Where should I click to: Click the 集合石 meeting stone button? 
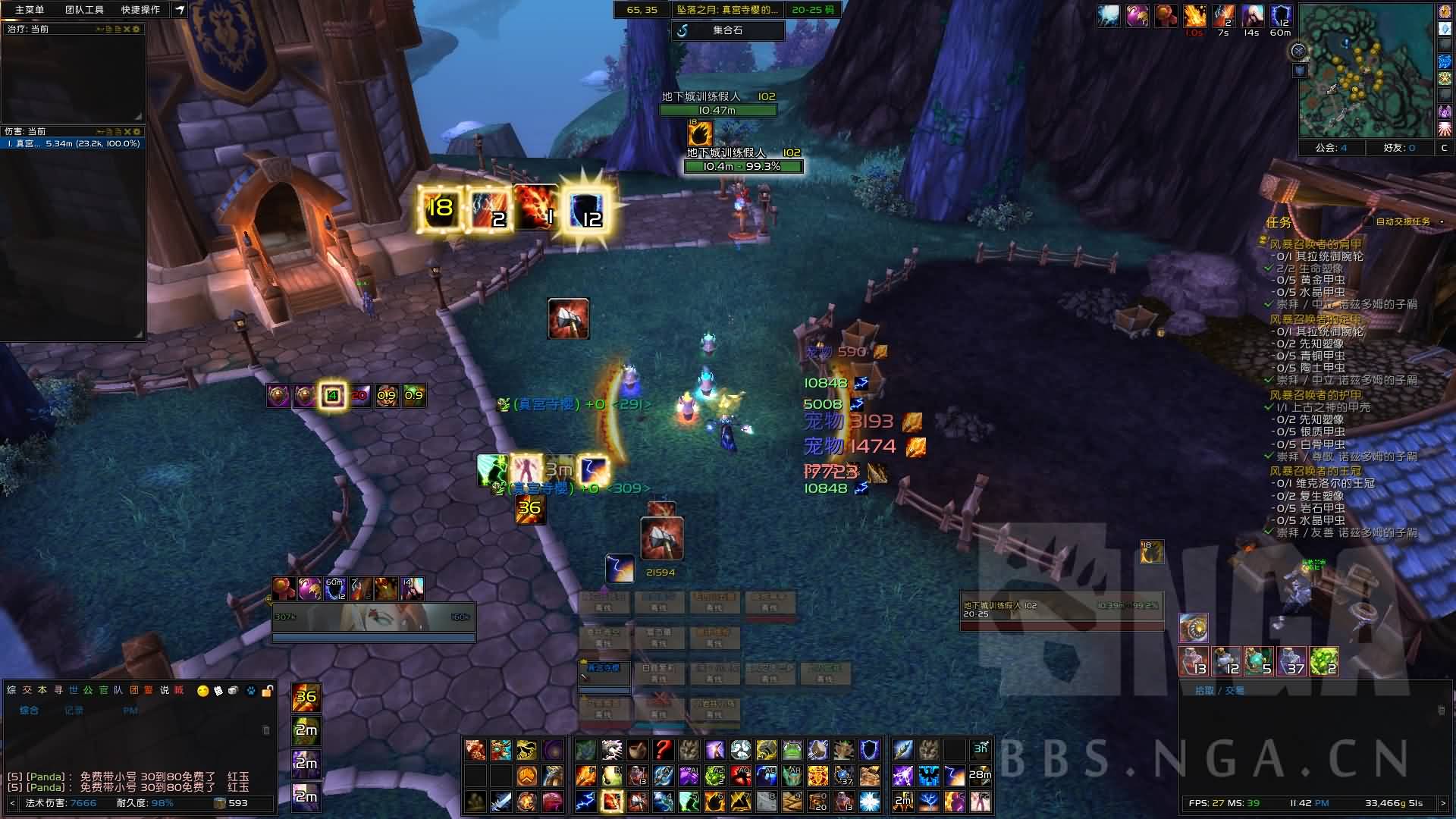click(727, 30)
